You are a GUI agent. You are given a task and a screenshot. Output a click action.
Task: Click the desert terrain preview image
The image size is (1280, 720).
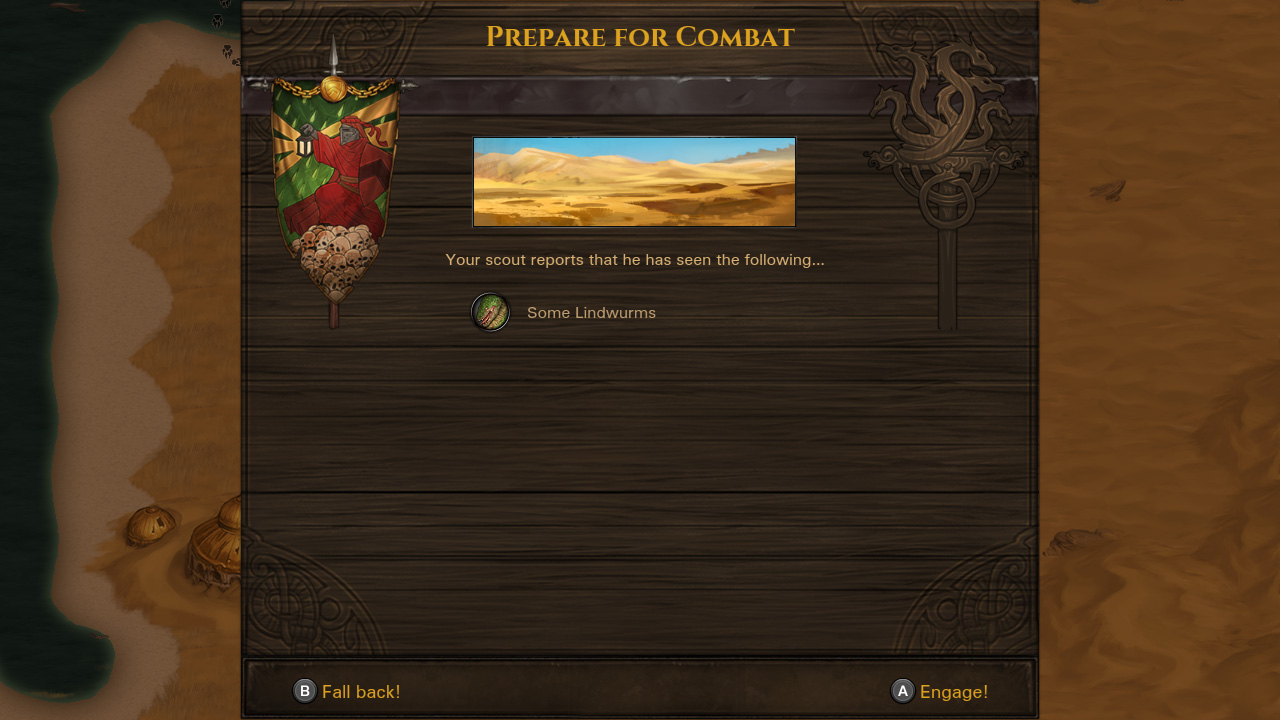[x=633, y=181]
